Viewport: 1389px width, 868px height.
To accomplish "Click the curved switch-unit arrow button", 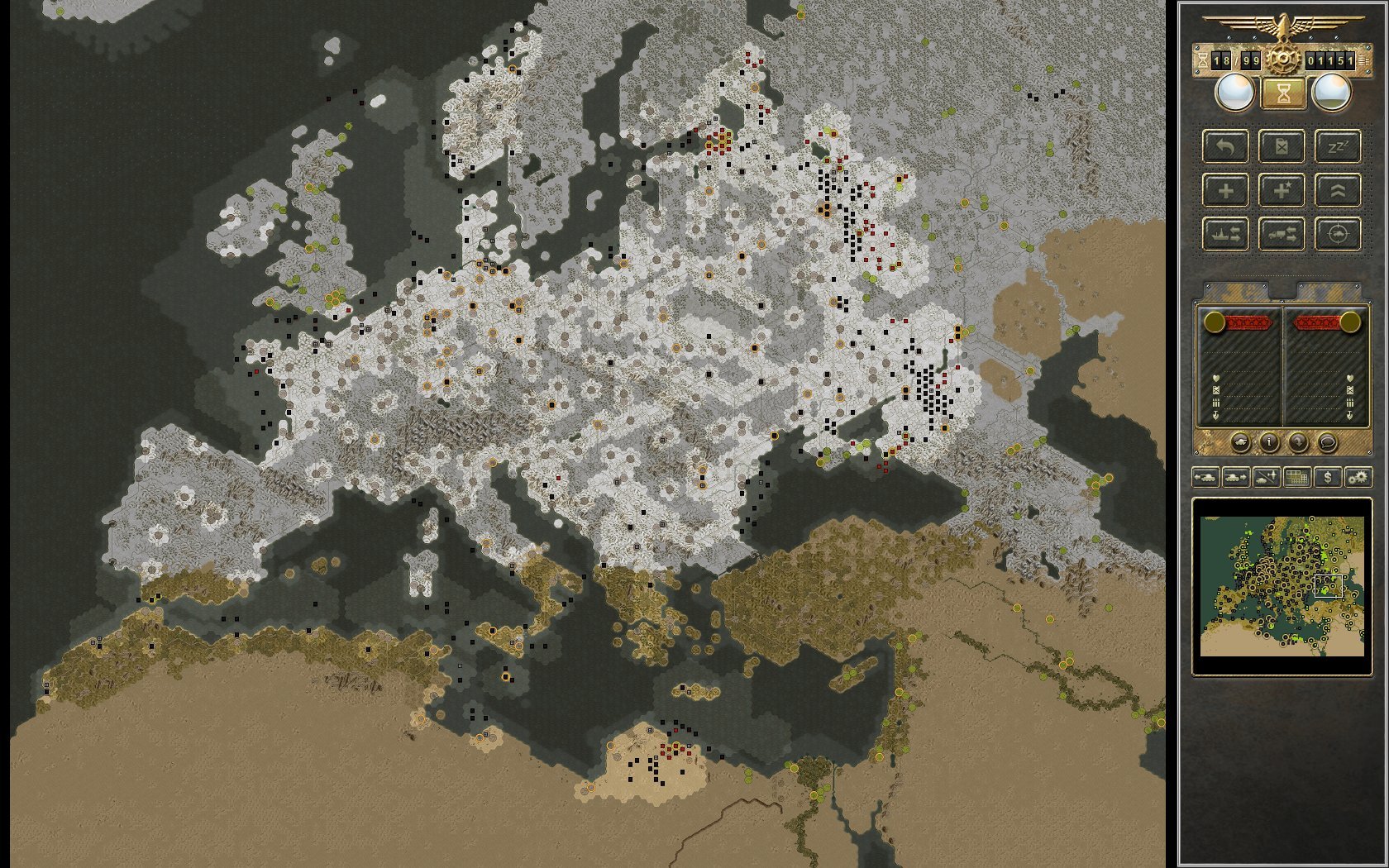I will click(1299, 442).
